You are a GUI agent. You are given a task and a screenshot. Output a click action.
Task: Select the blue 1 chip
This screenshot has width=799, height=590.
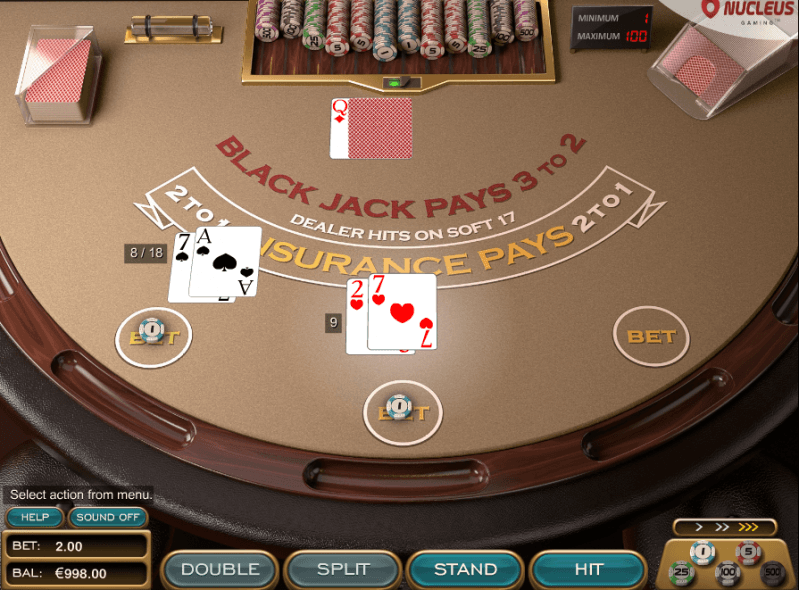click(x=703, y=552)
